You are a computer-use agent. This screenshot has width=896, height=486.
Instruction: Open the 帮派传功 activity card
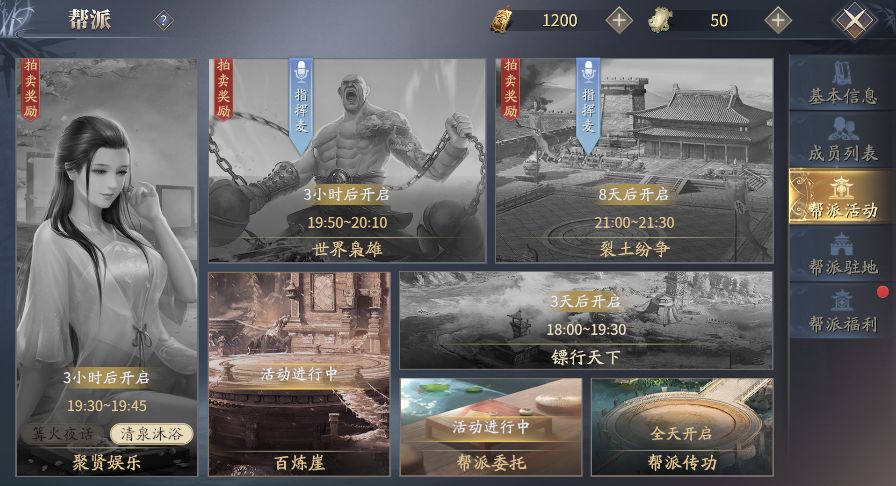tap(681, 426)
